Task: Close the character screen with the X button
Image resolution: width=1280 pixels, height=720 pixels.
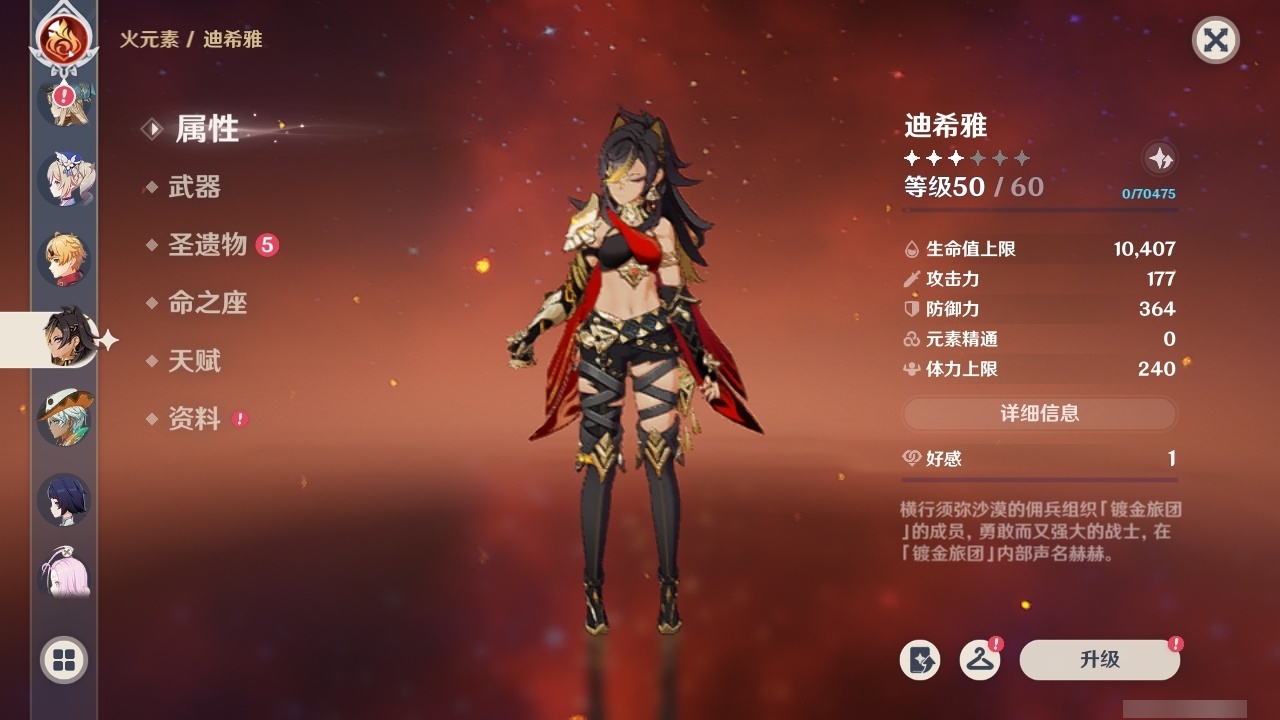Action: pyautogui.click(x=1215, y=40)
